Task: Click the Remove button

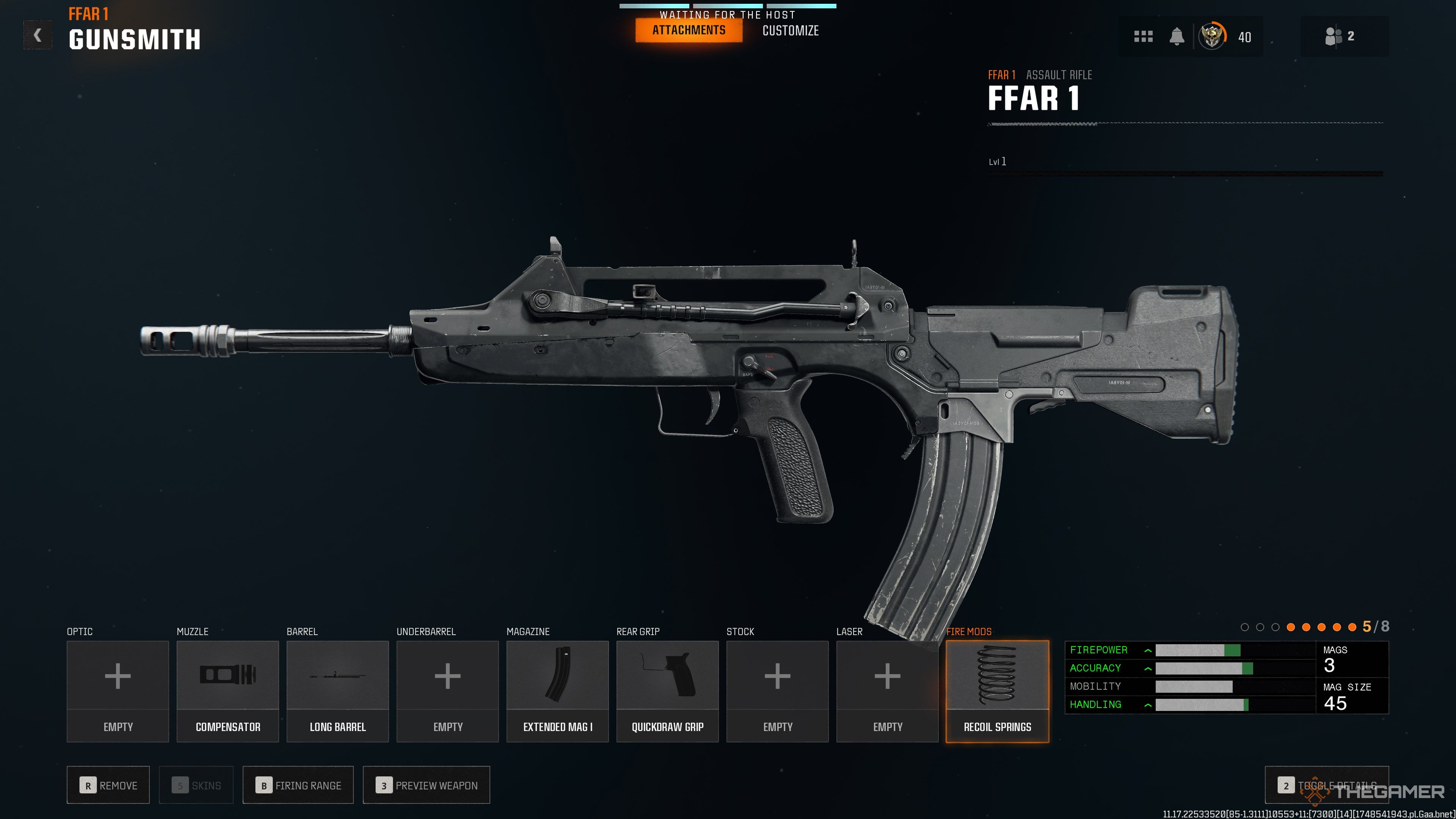Action: pos(108,785)
